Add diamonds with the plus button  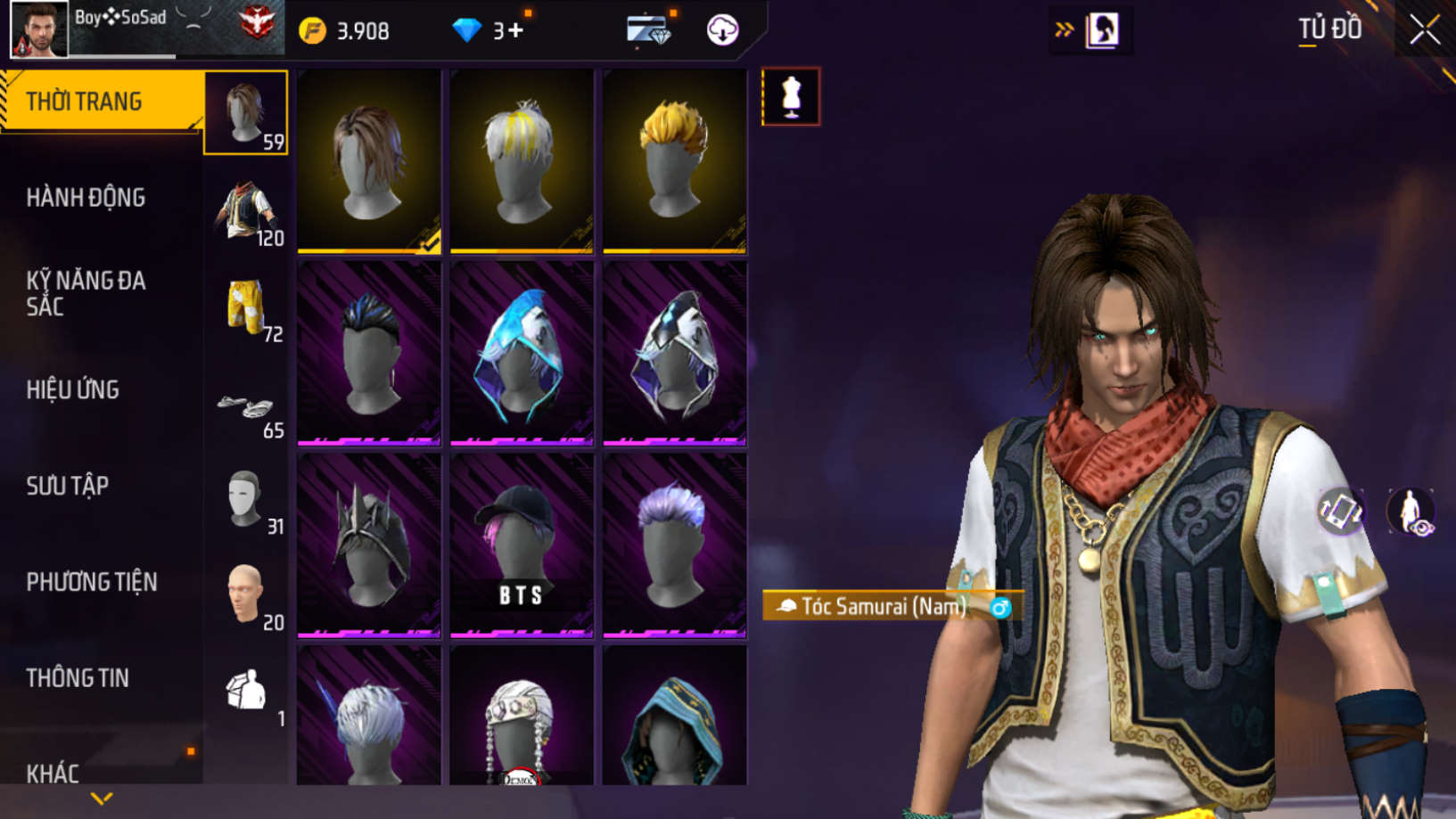pyautogui.click(x=515, y=31)
